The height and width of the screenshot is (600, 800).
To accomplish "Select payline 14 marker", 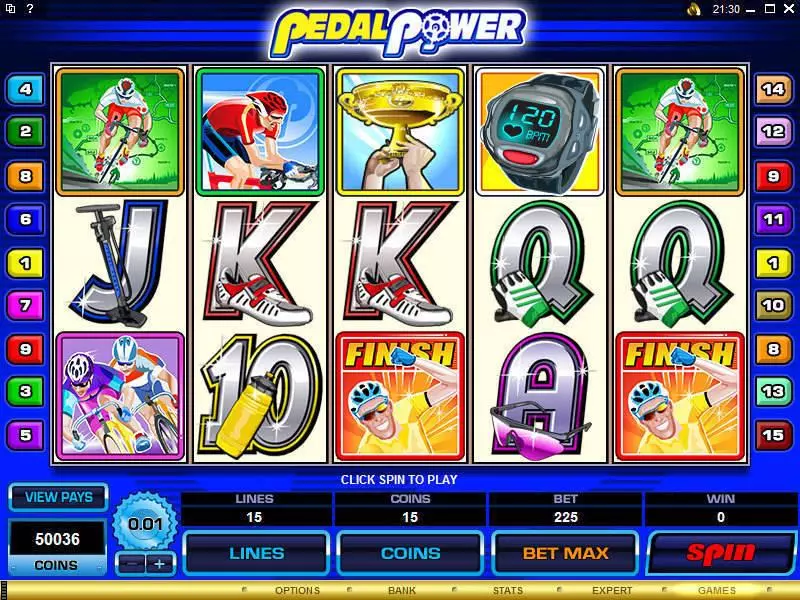I will click(773, 90).
